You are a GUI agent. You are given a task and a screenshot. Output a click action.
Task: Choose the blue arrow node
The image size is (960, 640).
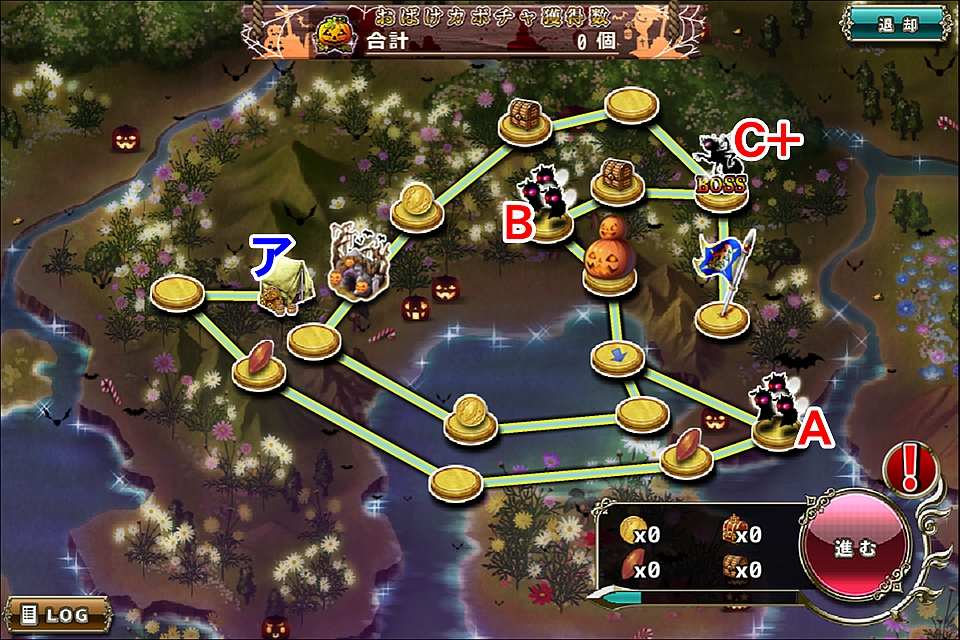click(616, 357)
